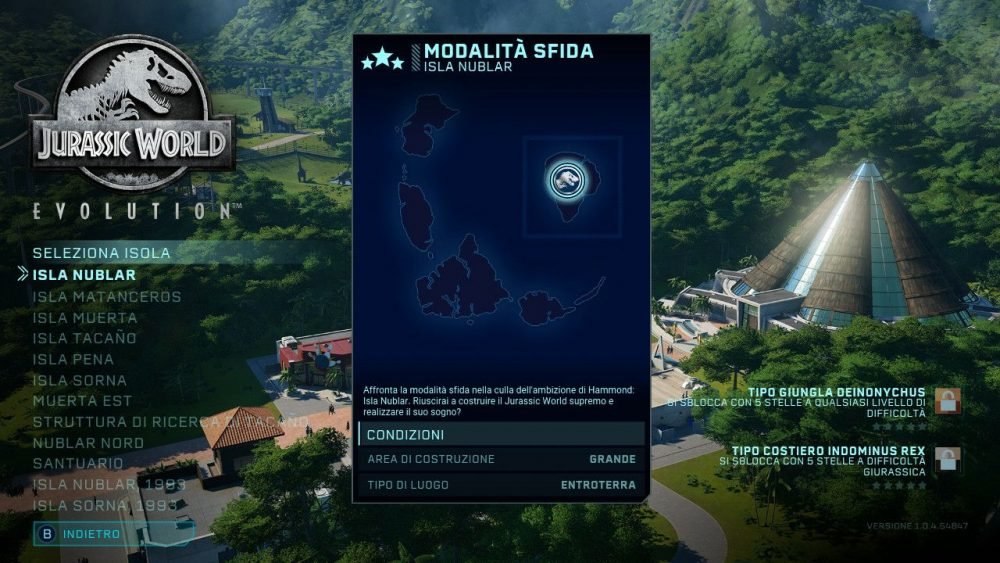The height and width of the screenshot is (563, 1000).
Task: Select the Isla Sorna entry
Action: (x=79, y=380)
